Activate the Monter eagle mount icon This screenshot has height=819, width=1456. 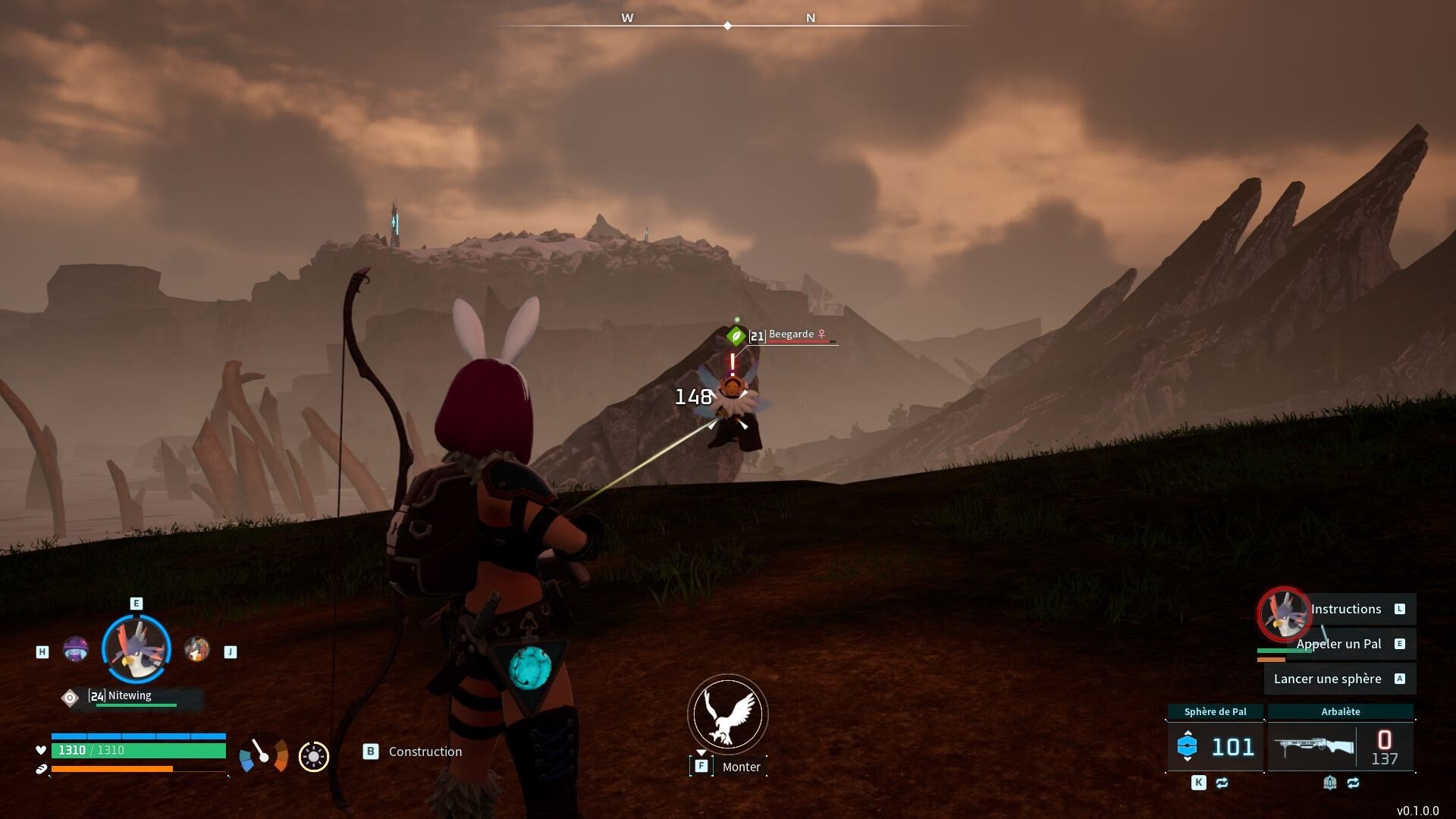(727, 714)
